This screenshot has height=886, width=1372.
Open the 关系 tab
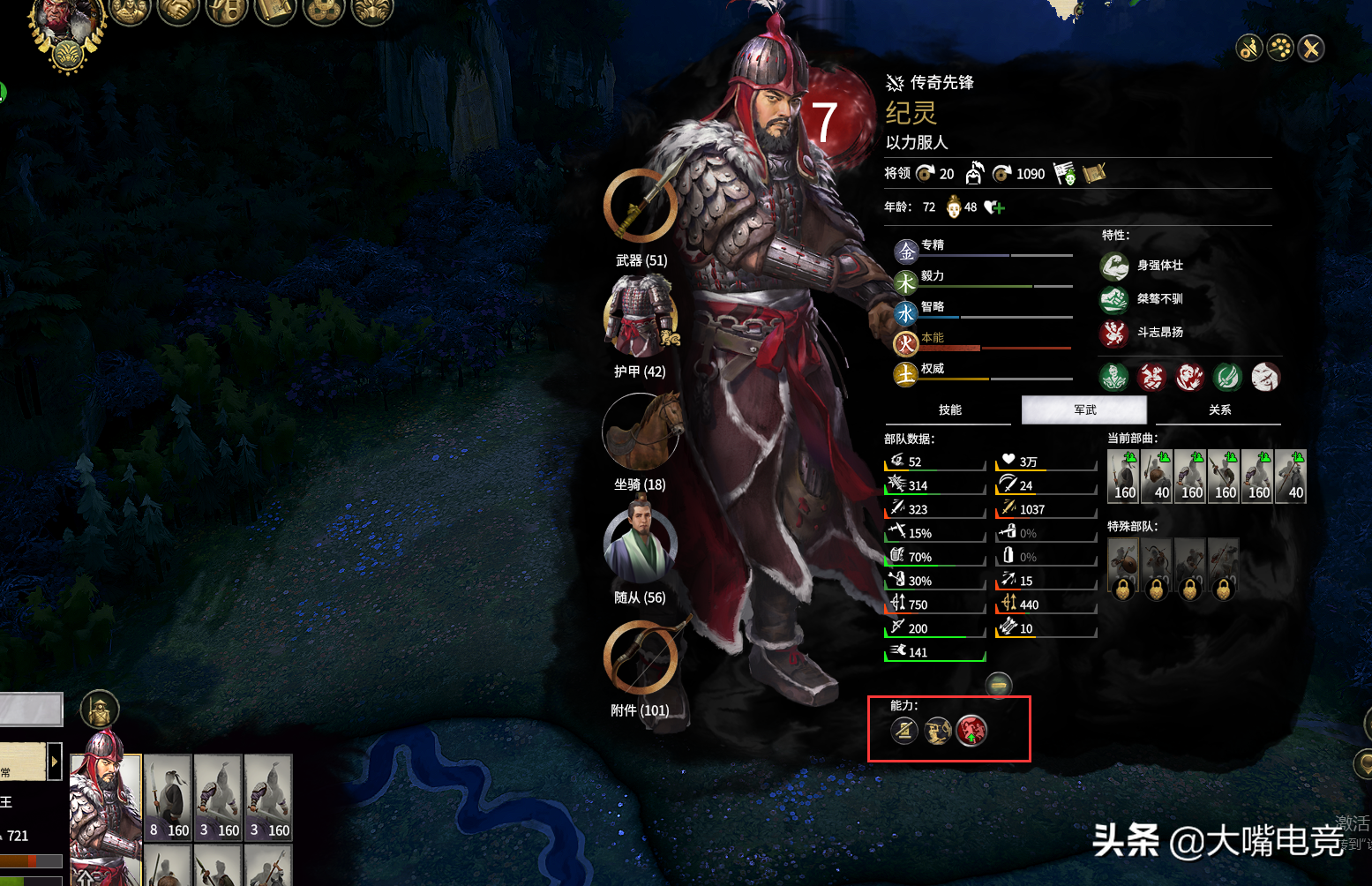coord(1219,410)
